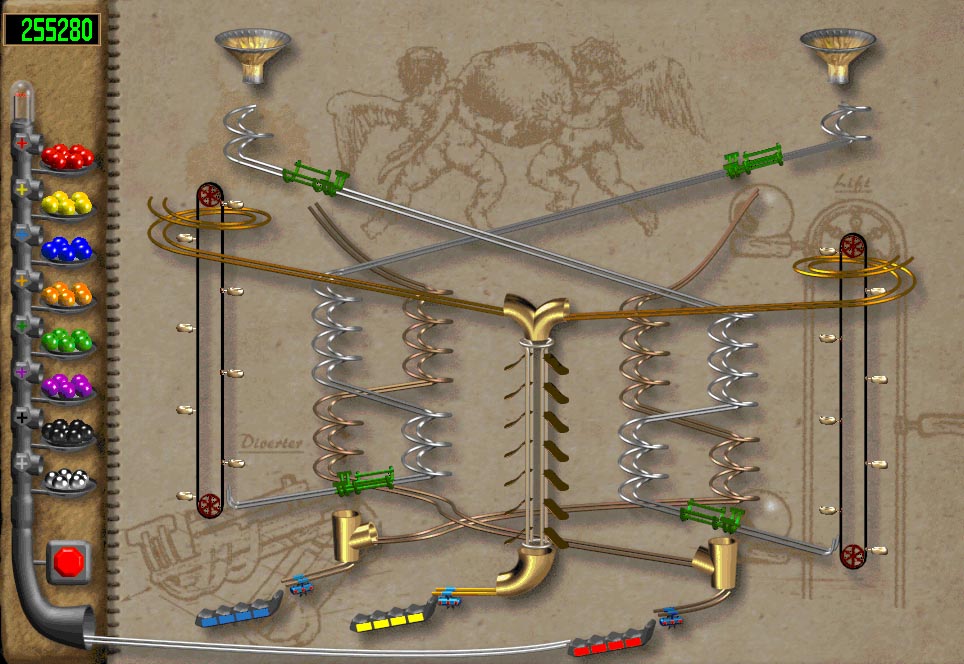
Task: Select the green marble tray
Action: coord(68,341)
